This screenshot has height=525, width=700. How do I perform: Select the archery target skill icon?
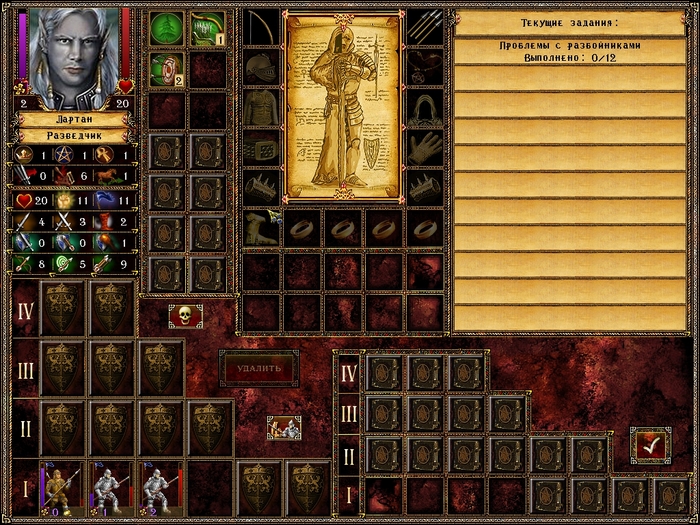(165, 68)
